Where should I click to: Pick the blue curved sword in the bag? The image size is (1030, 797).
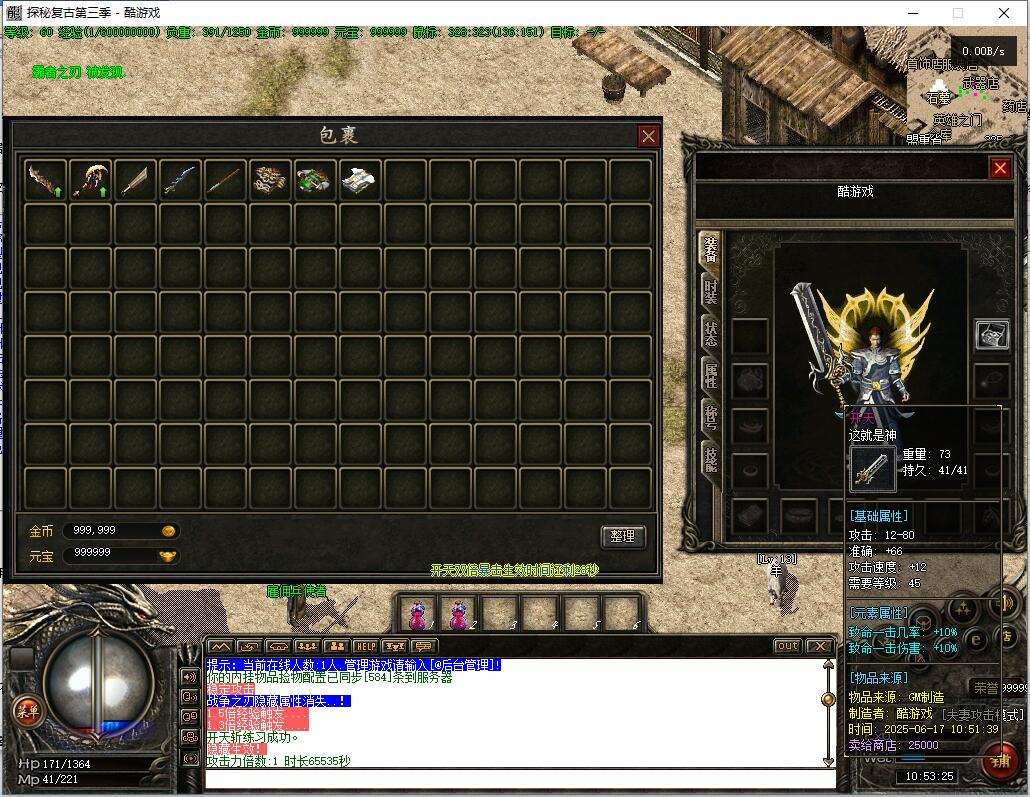180,180
